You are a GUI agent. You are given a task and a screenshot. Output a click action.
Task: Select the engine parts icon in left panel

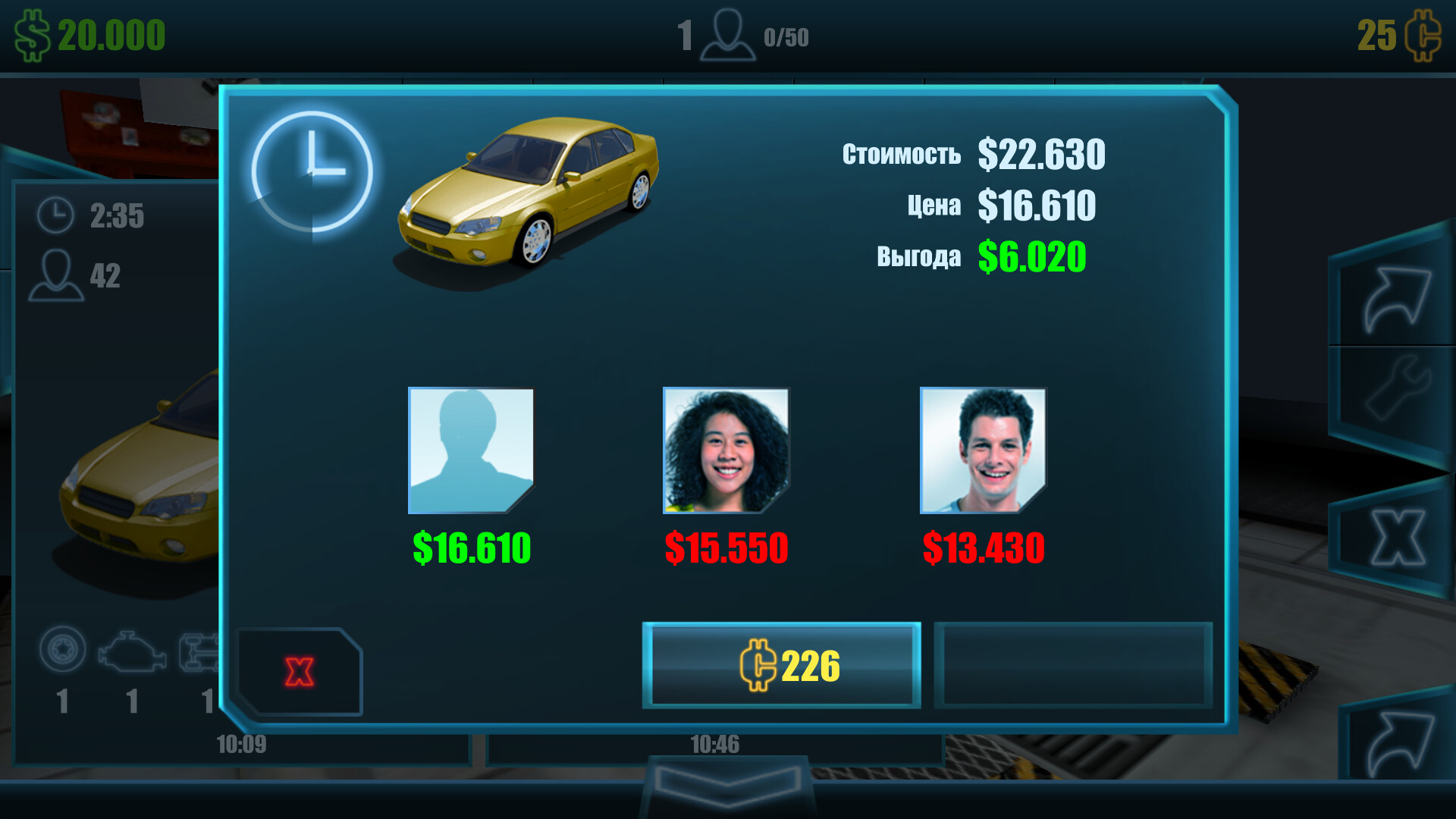point(130,650)
